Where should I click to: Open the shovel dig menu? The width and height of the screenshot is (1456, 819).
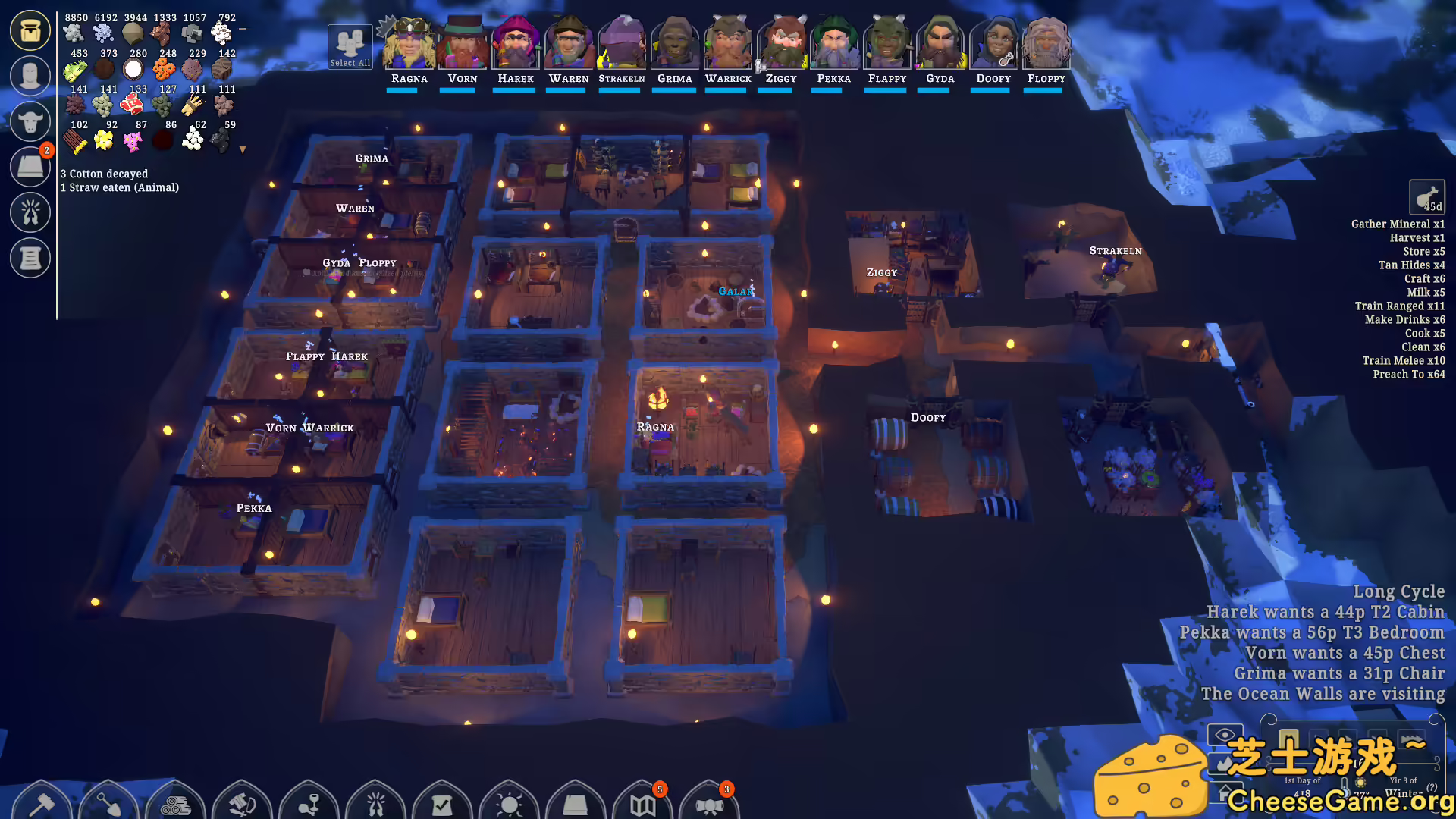point(108,802)
